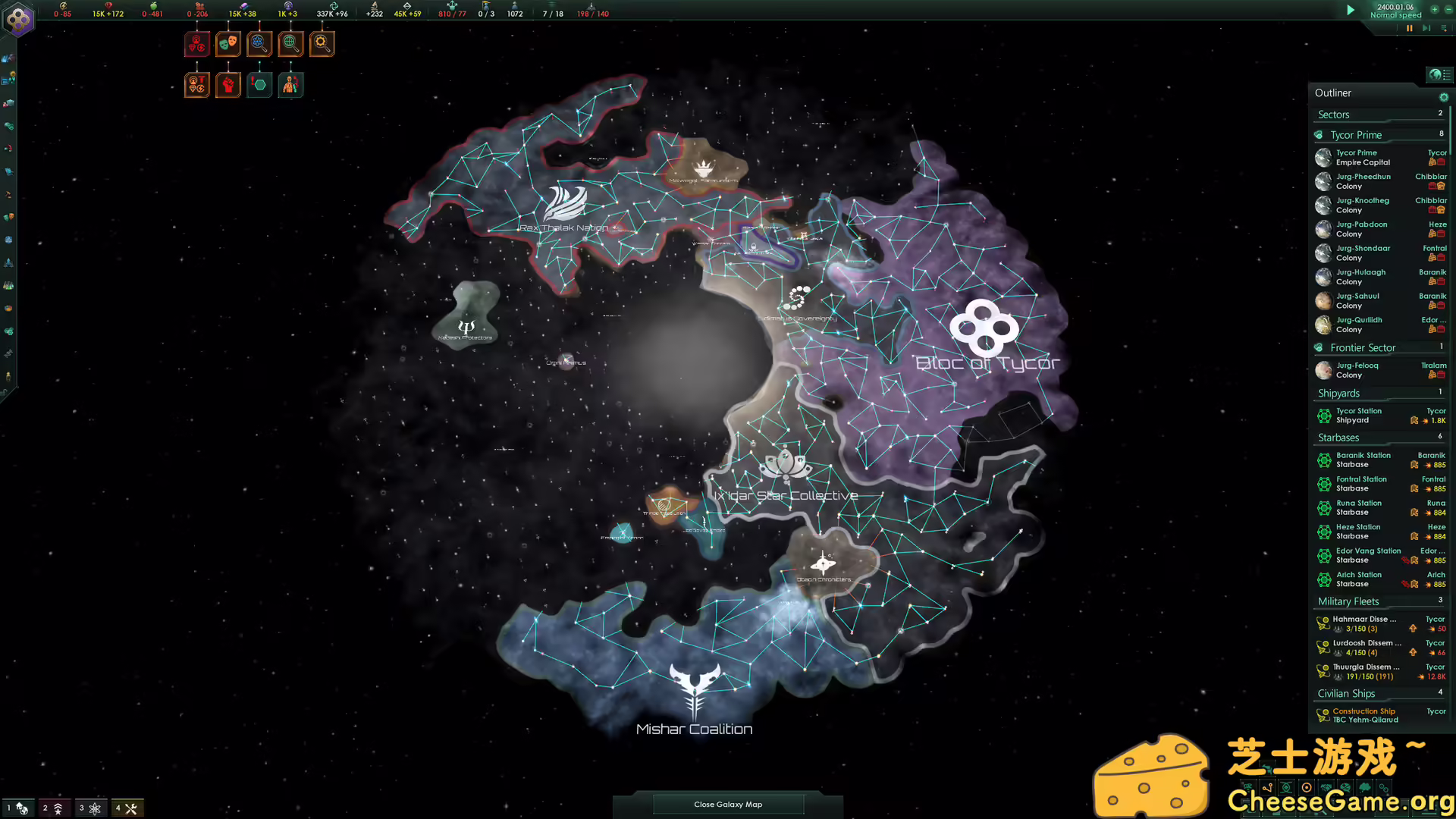Open the physics research alert with blue atom
This screenshot has height=819, width=1456.
[259, 43]
